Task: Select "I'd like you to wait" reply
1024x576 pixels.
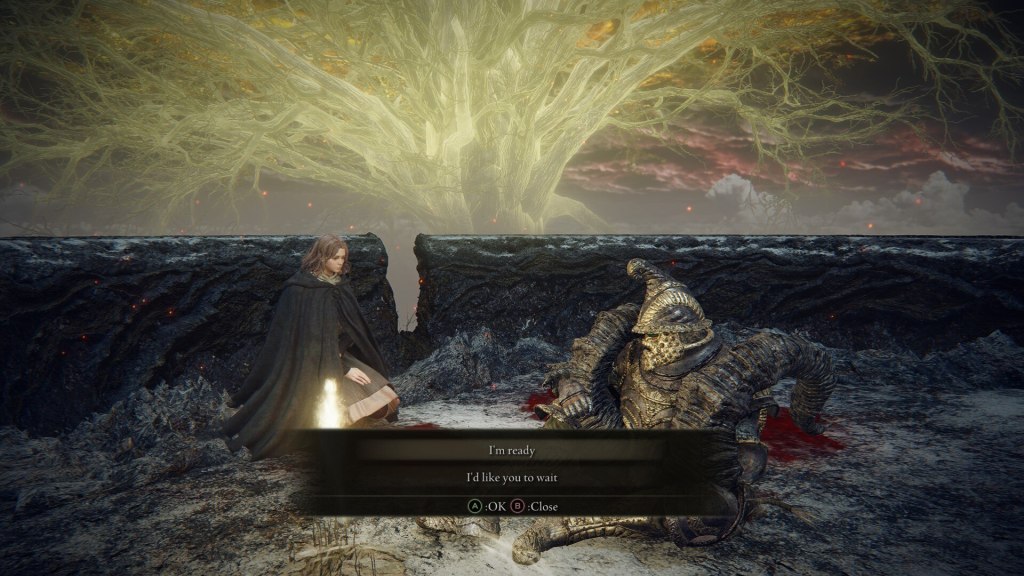Action: (x=511, y=478)
